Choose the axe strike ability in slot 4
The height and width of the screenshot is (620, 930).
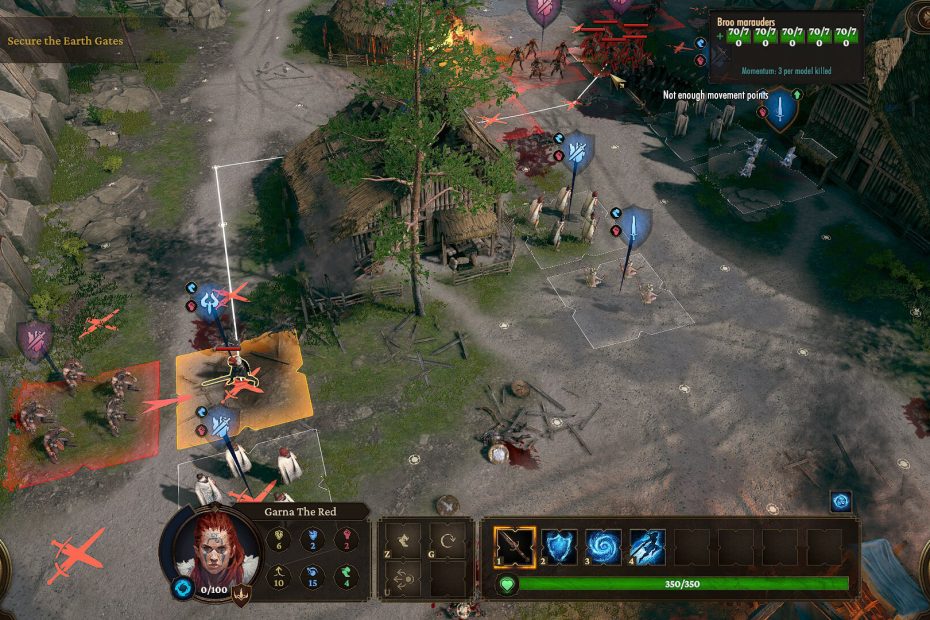pos(647,547)
